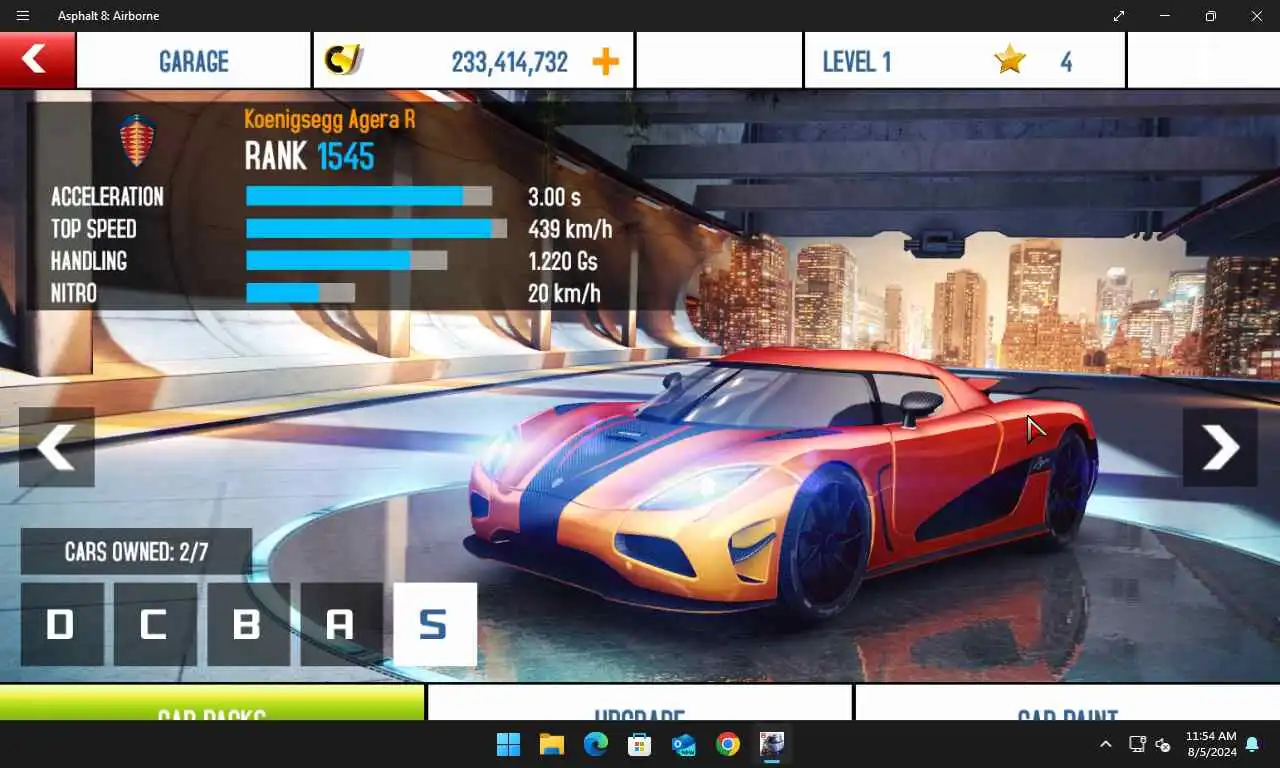Open the Car Paint option
The height and width of the screenshot is (768, 1280).
point(1066,704)
